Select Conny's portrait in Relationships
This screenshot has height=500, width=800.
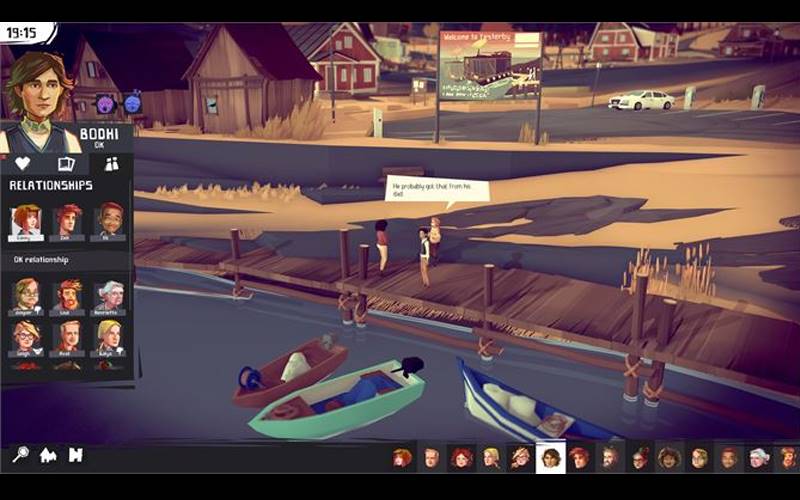pyautogui.click(x=26, y=221)
